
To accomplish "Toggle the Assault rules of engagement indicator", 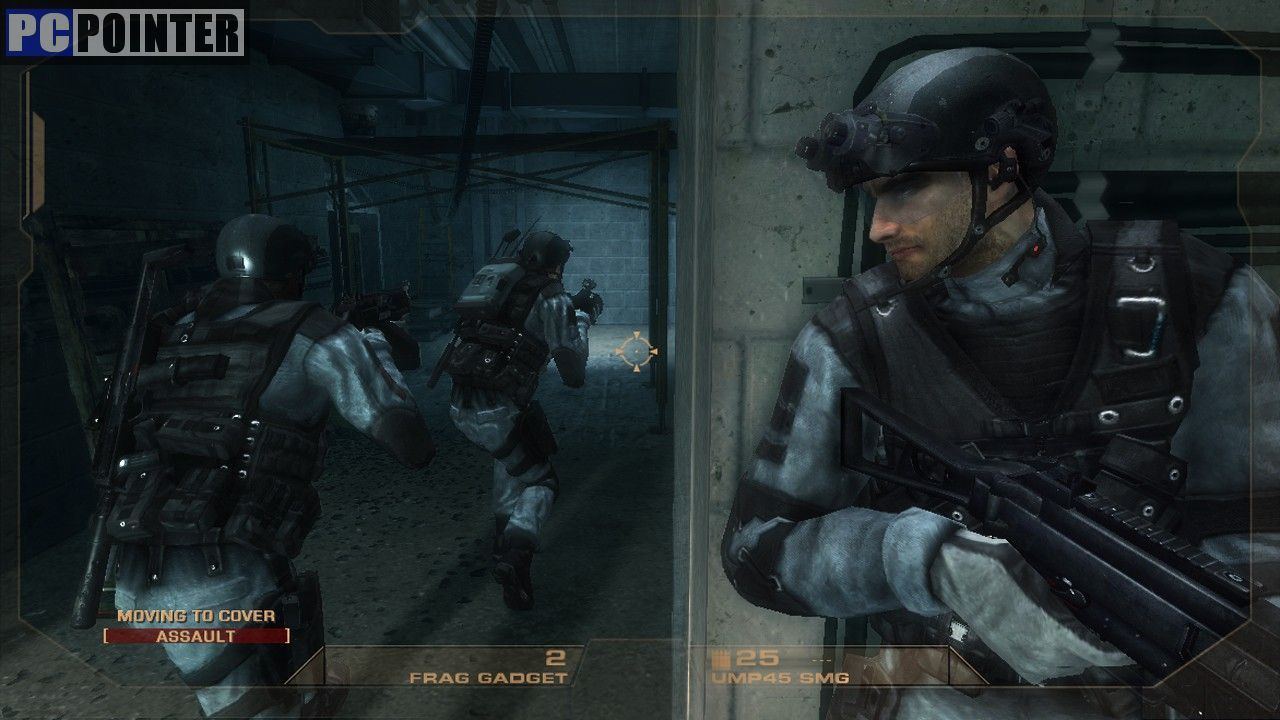I will (x=196, y=636).
